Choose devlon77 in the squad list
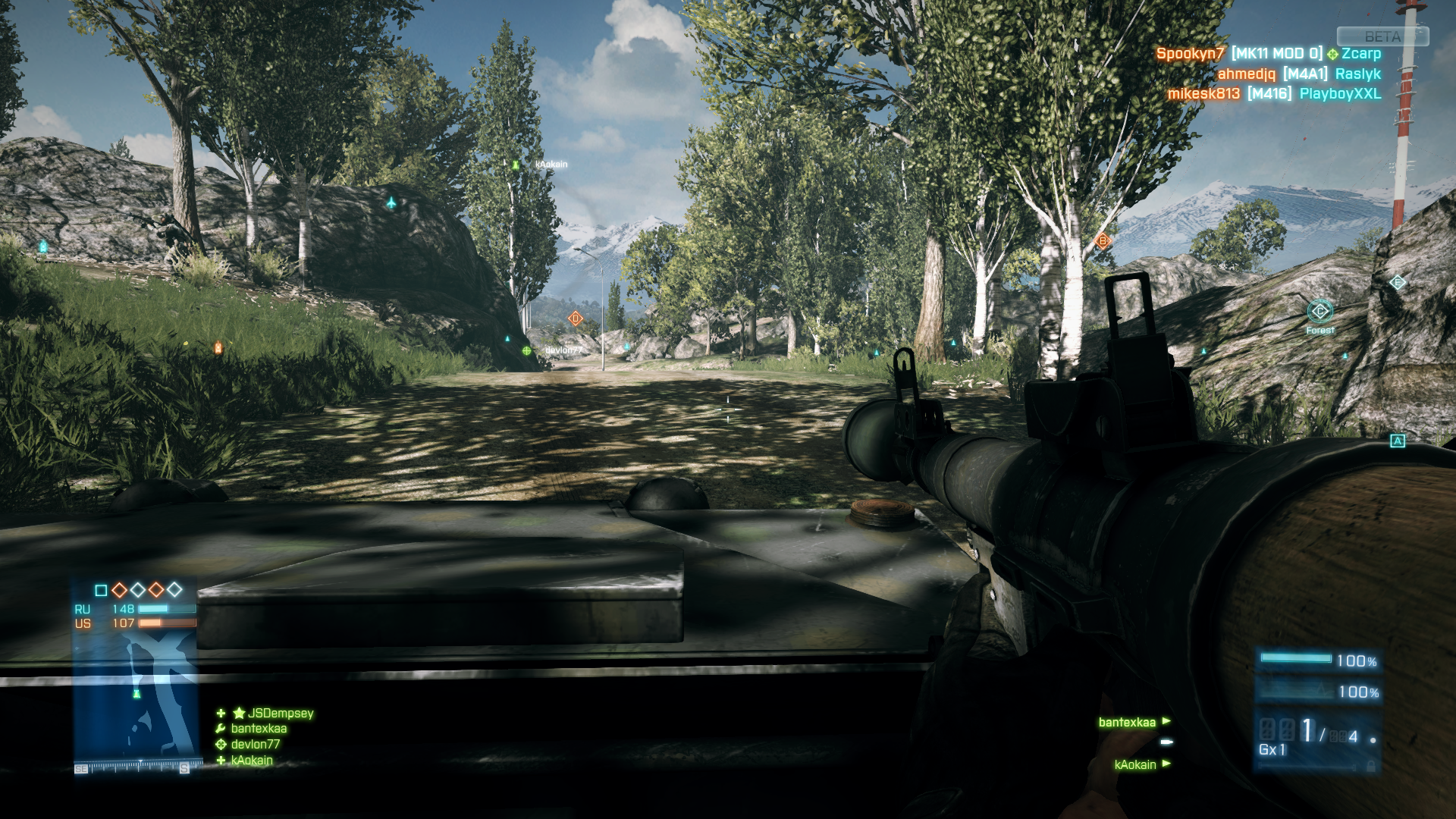 pyautogui.click(x=255, y=744)
